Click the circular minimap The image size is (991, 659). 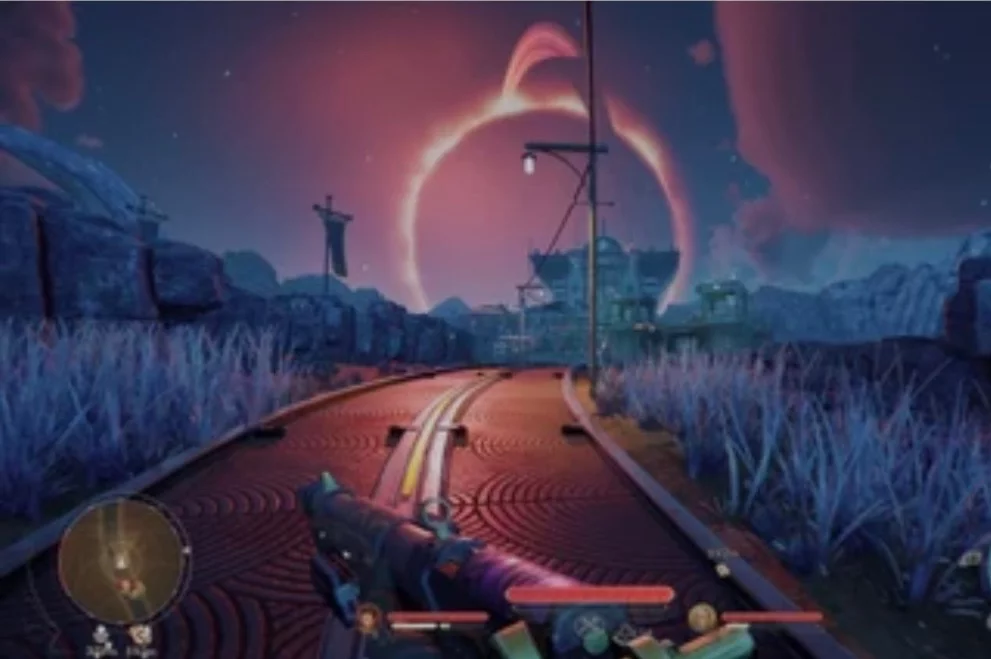tap(123, 561)
